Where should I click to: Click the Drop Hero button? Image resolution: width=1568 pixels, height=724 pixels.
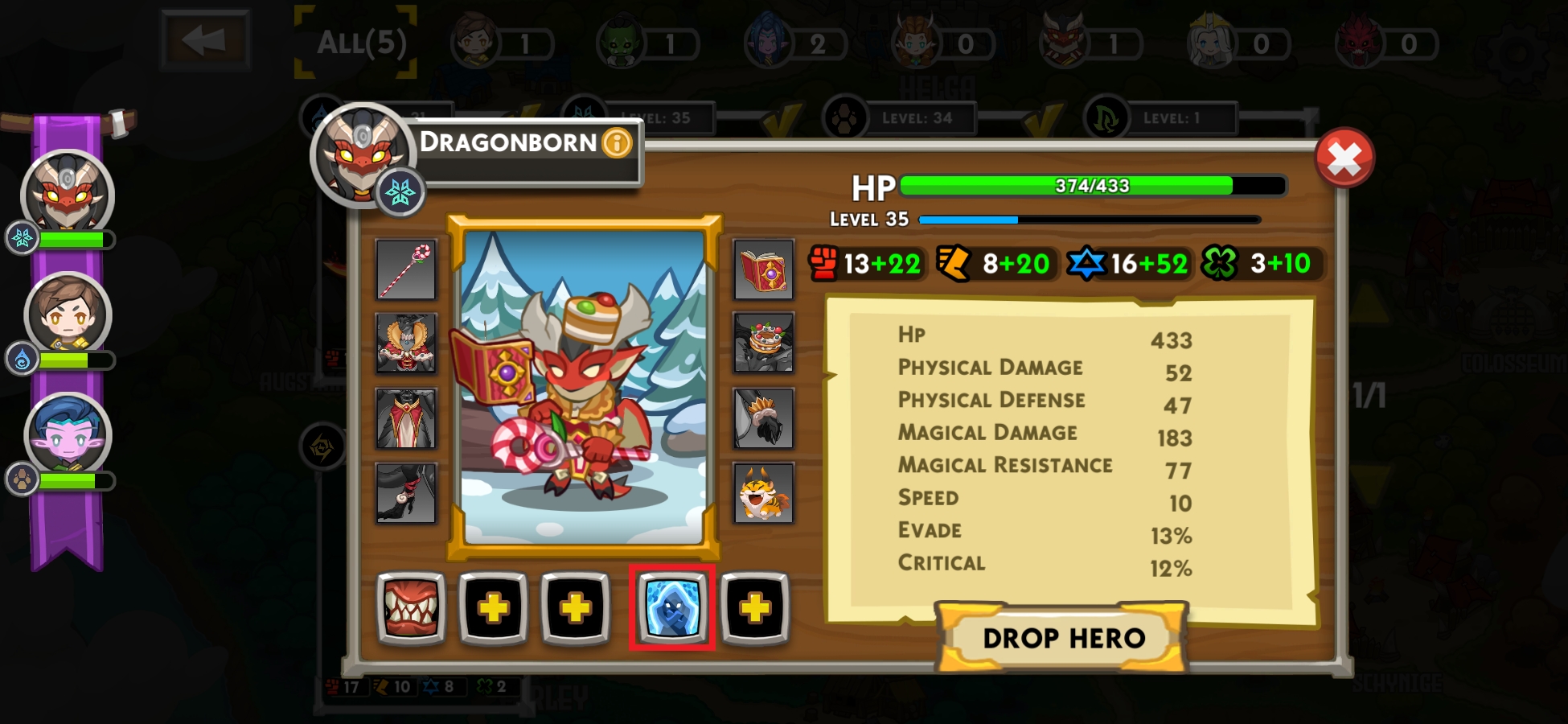click(x=1063, y=638)
